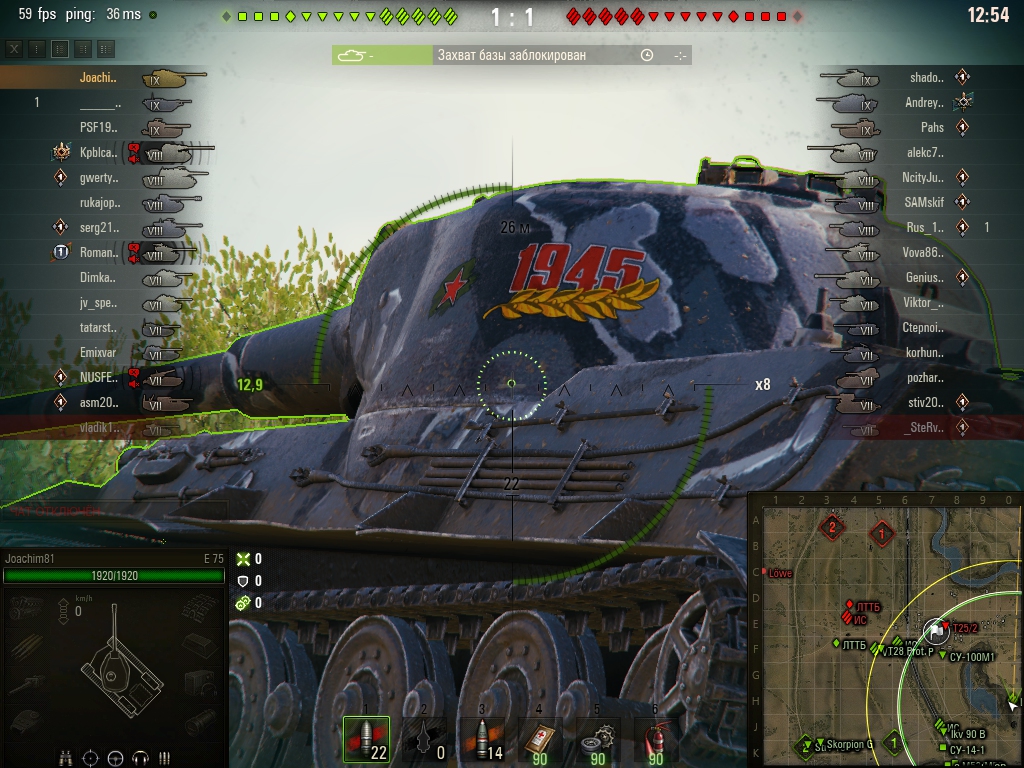Switch to the shell type with 14 rounds
Viewport: 1024px width, 768px height.
pos(482,740)
